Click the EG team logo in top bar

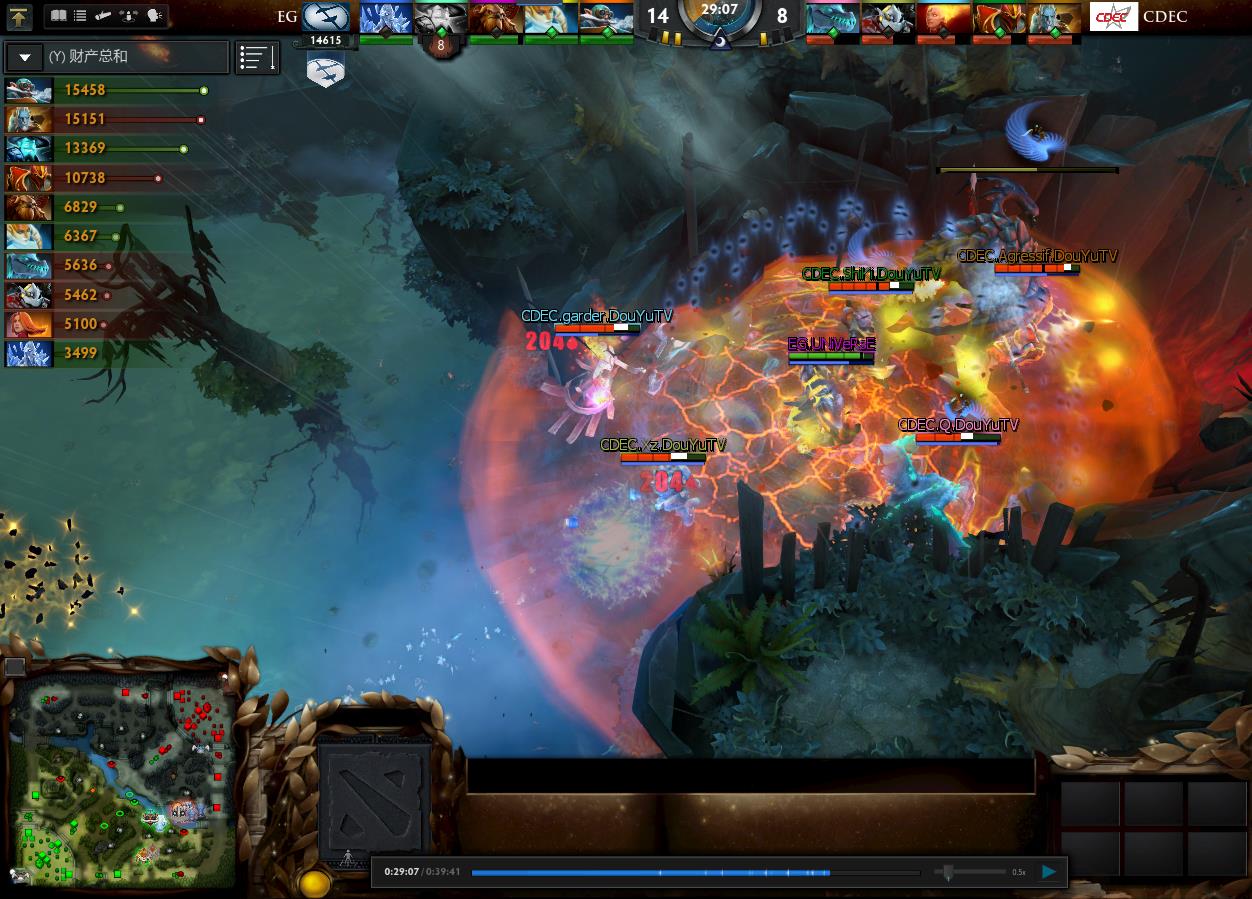[x=326, y=17]
